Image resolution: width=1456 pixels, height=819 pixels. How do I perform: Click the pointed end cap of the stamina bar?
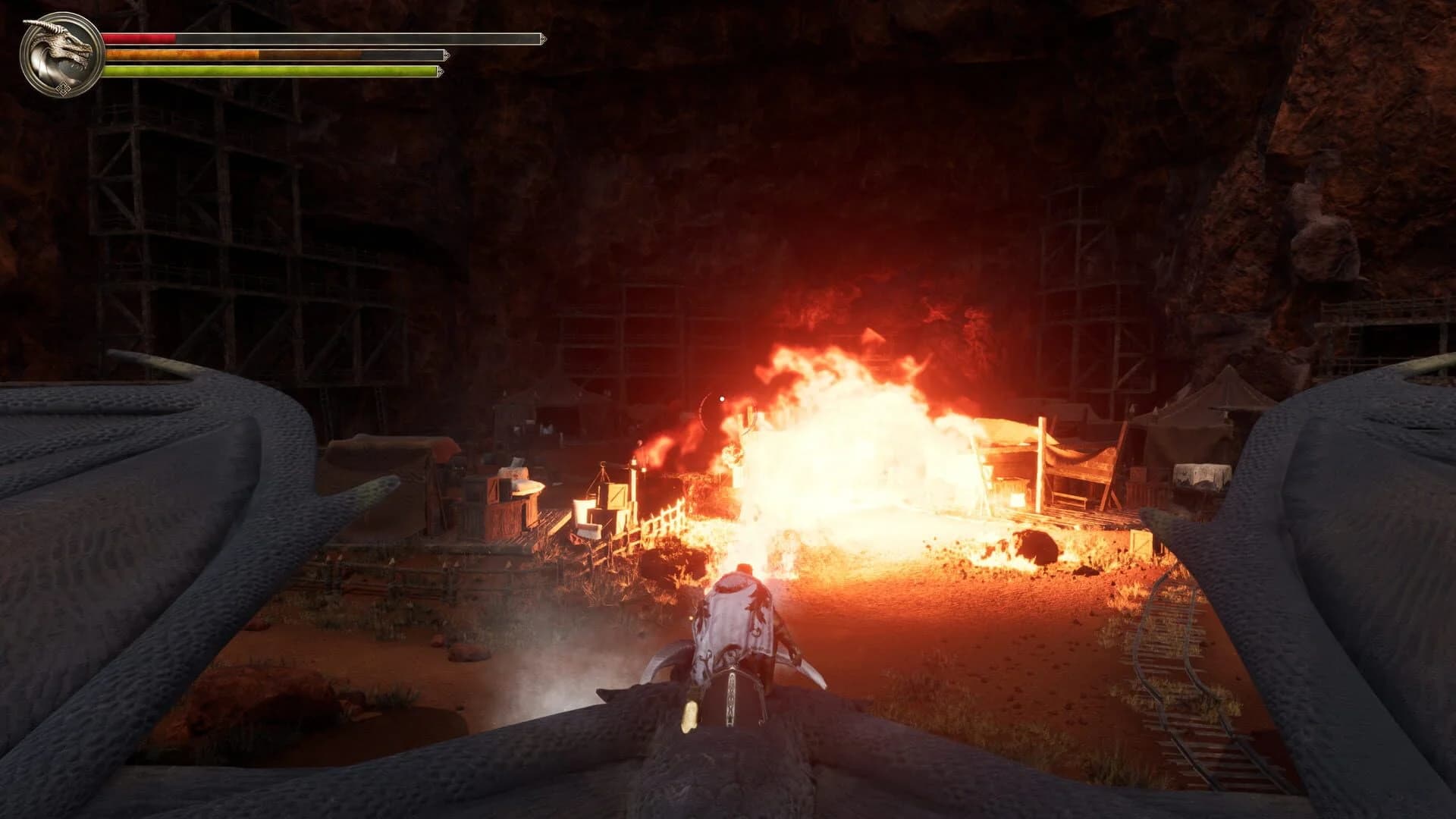point(447,55)
